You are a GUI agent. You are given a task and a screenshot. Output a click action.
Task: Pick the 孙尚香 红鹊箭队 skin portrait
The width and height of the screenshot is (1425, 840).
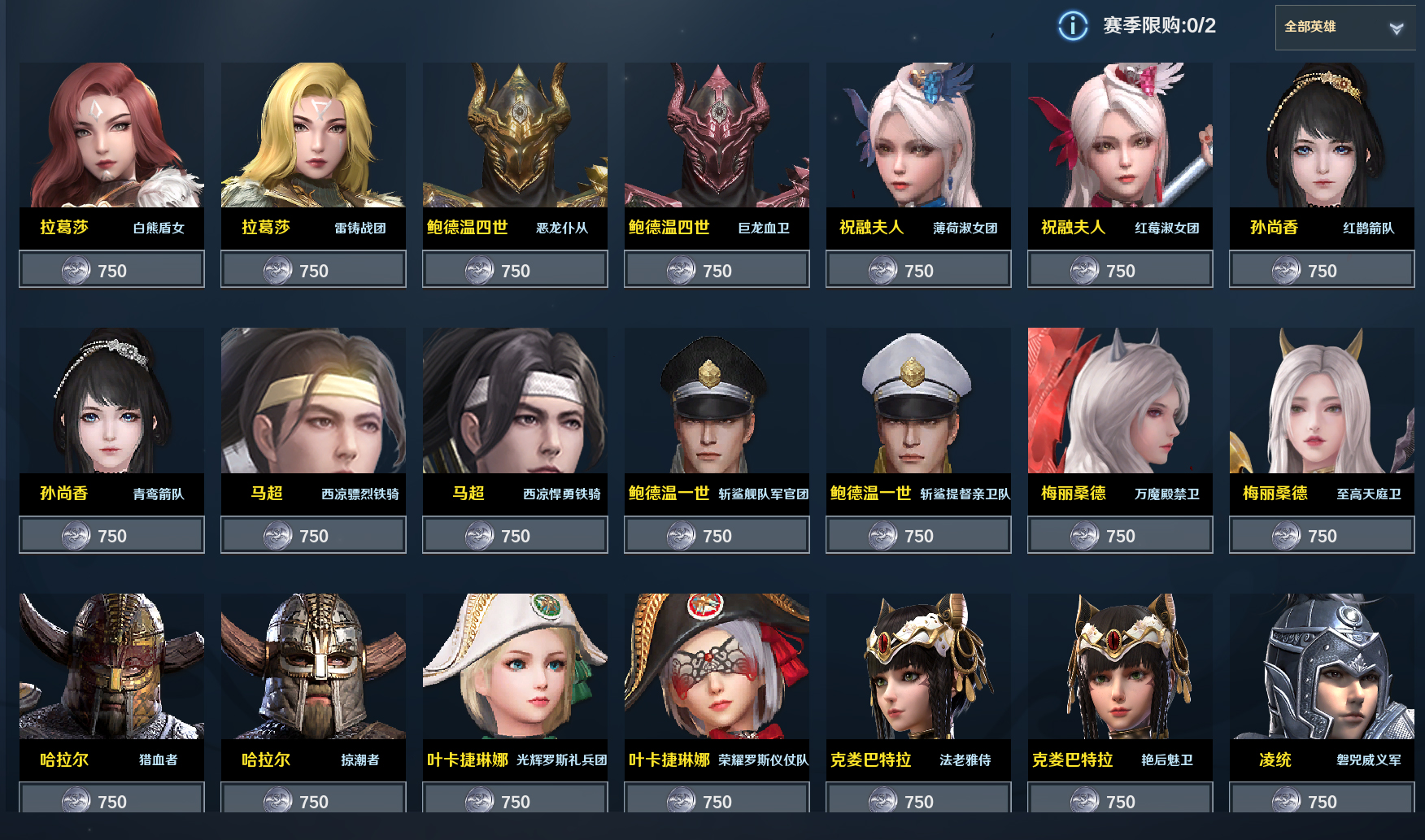pos(1322,135)
